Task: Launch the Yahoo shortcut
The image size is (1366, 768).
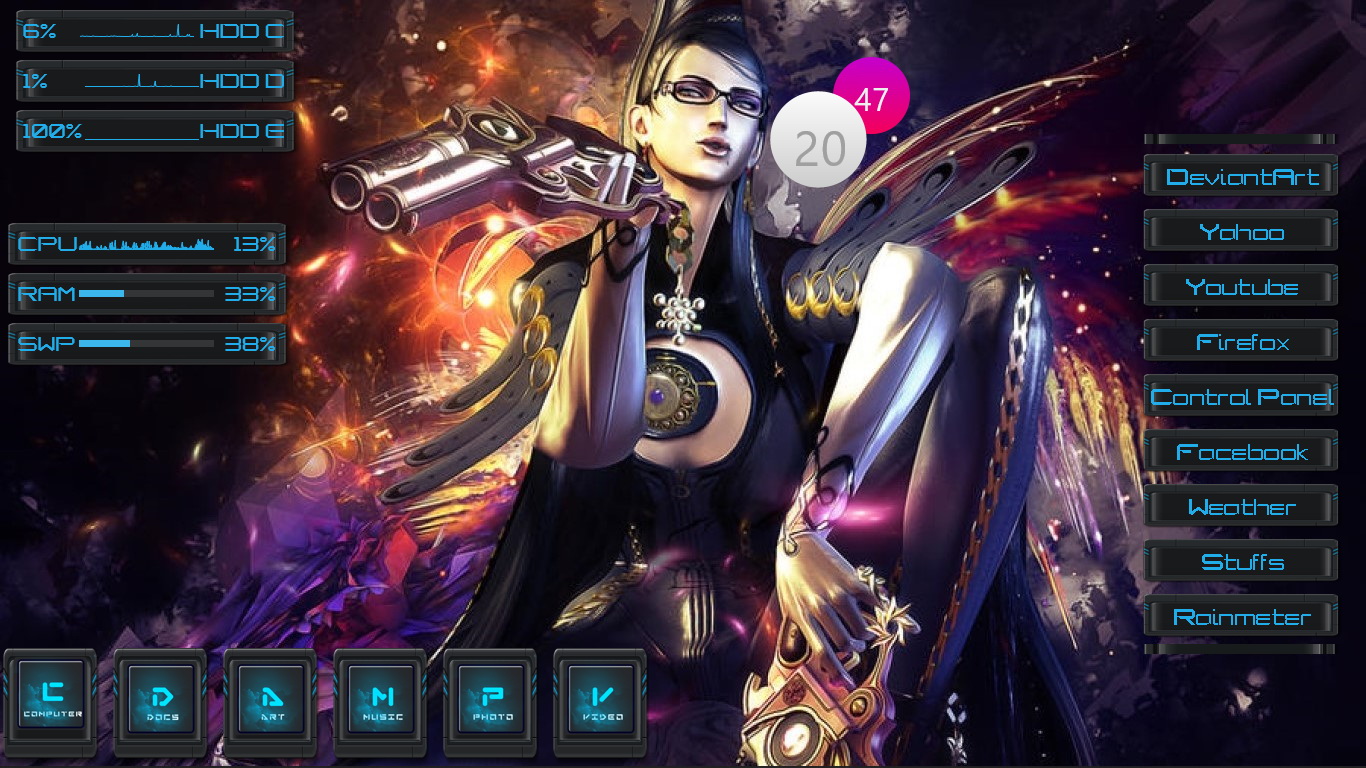Action: pyautogui.click(x=1240, y=231)
